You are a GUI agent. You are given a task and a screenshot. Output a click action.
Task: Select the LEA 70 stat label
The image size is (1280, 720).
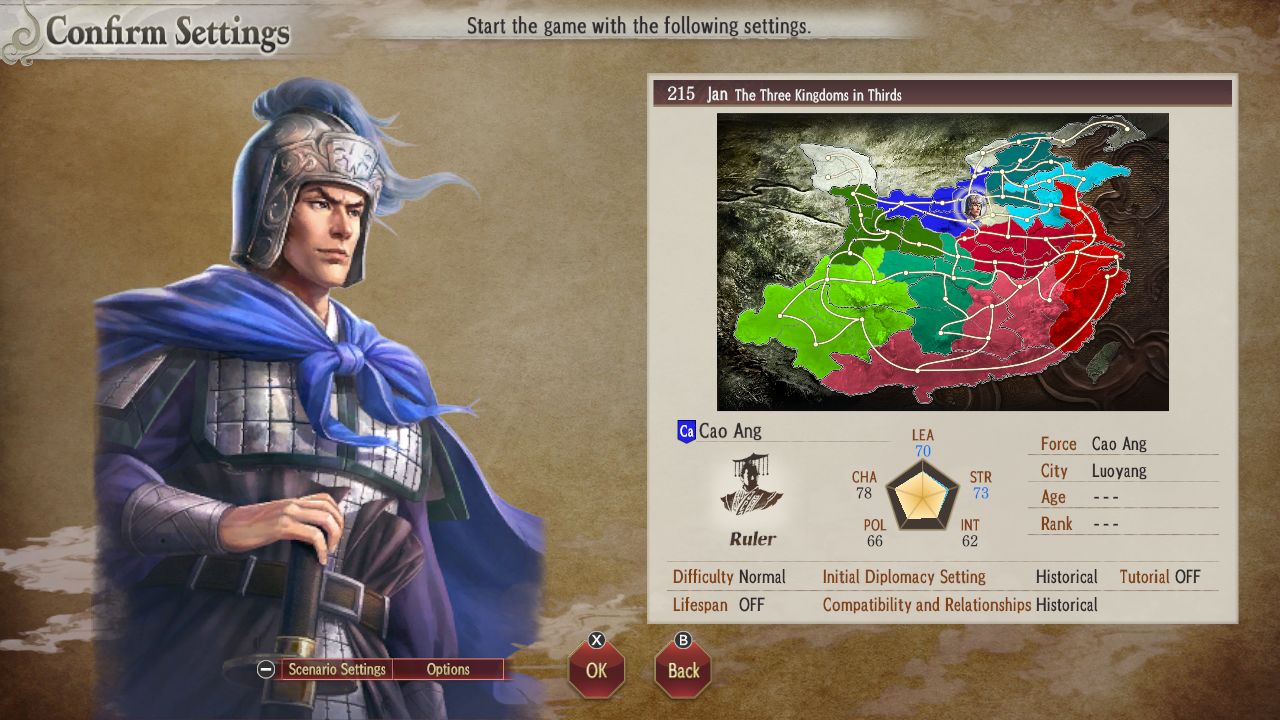[x=922, y=443]
